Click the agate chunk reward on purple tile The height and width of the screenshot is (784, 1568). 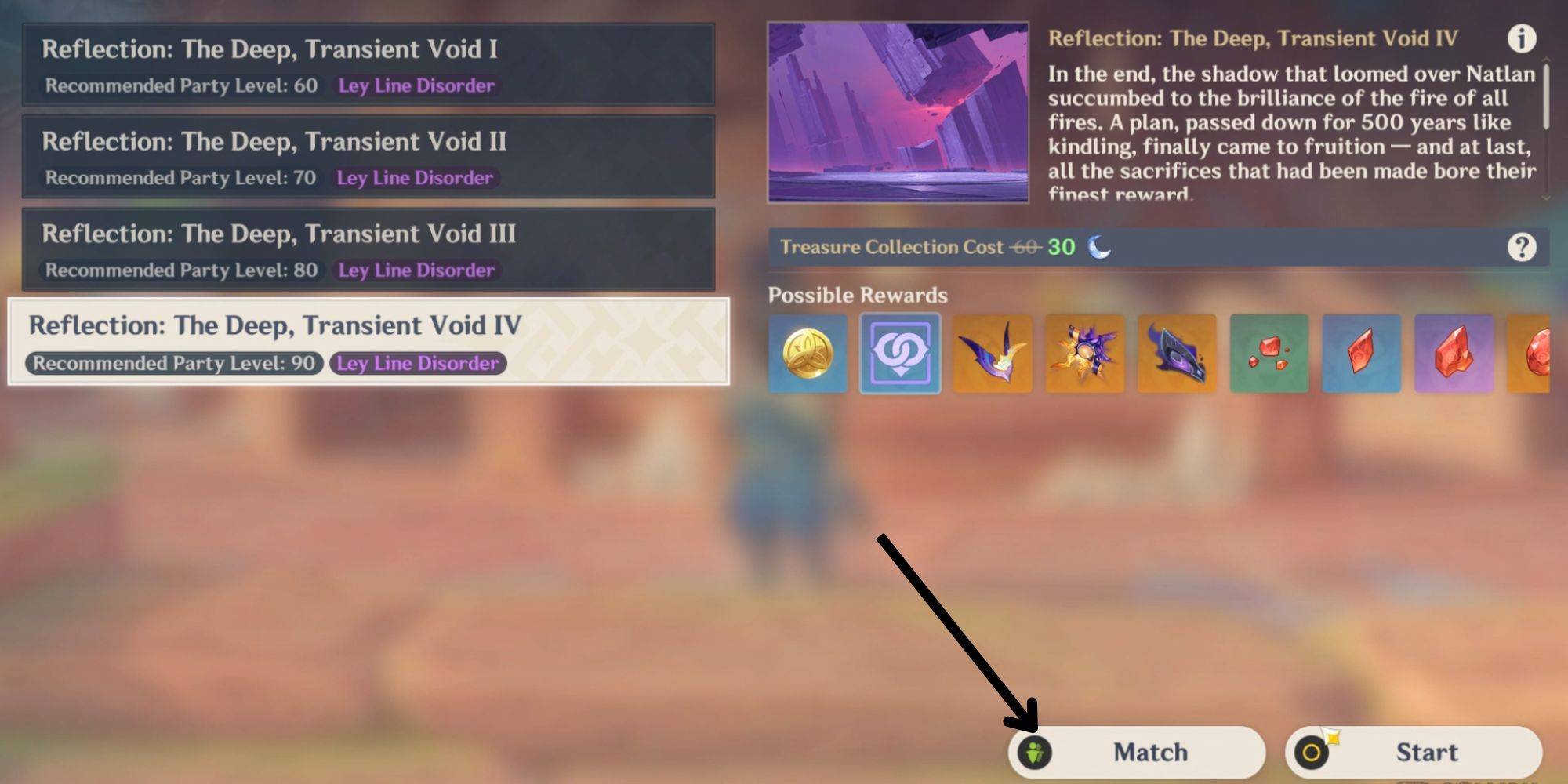tap(1453, 353)
